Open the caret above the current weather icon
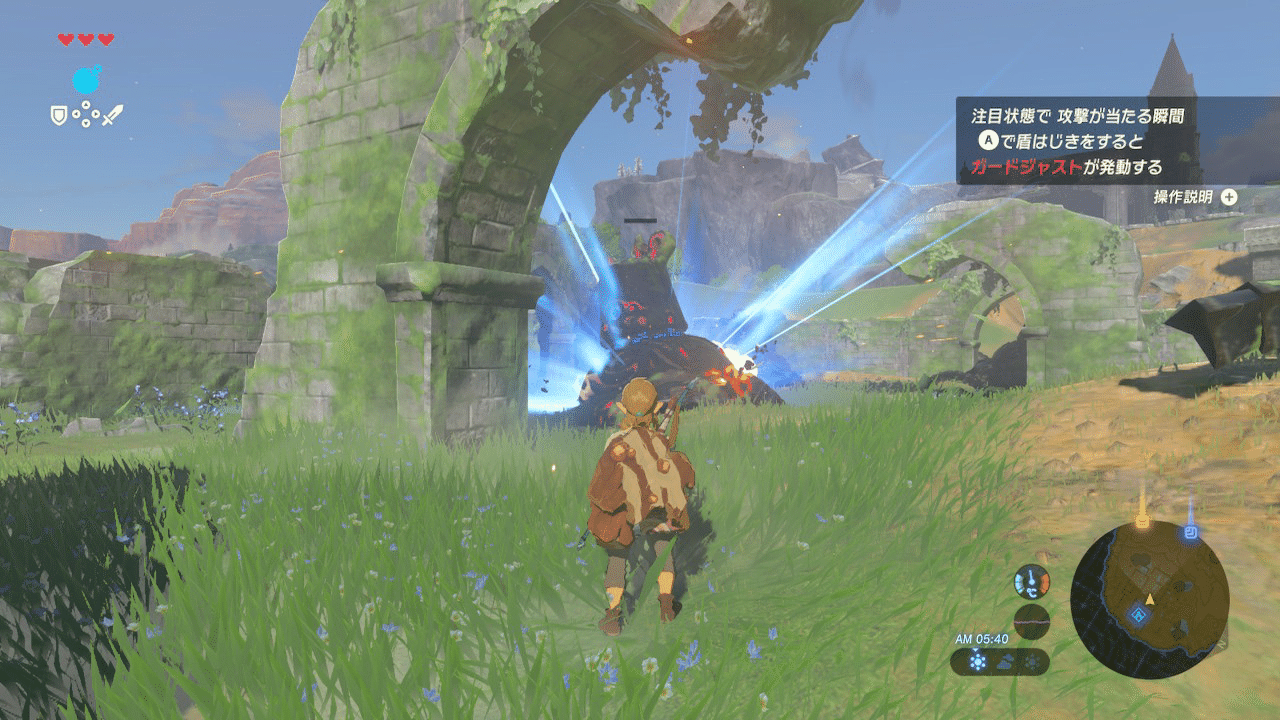This screenshot has height=720, width=1280. tap(976, 650)
